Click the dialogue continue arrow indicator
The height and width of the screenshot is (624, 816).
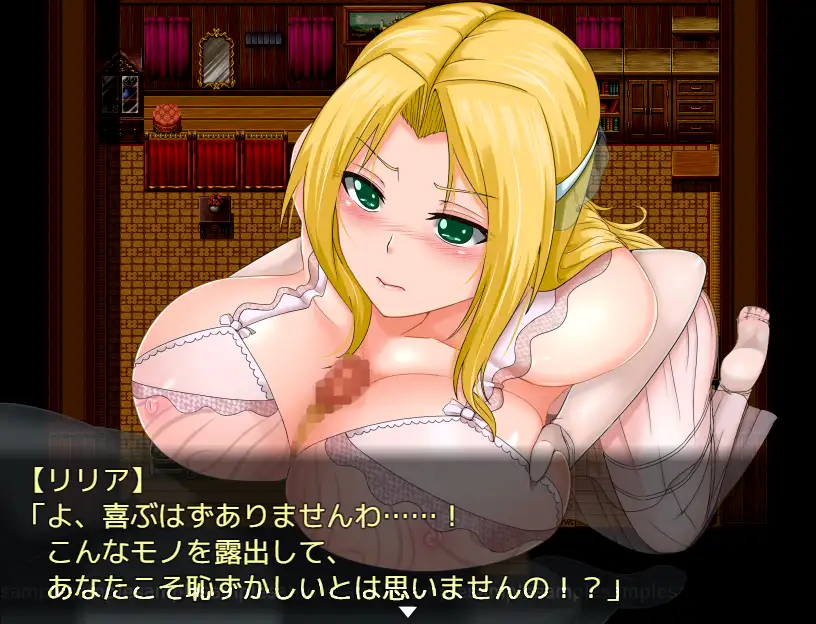click(x=407, y=611)
